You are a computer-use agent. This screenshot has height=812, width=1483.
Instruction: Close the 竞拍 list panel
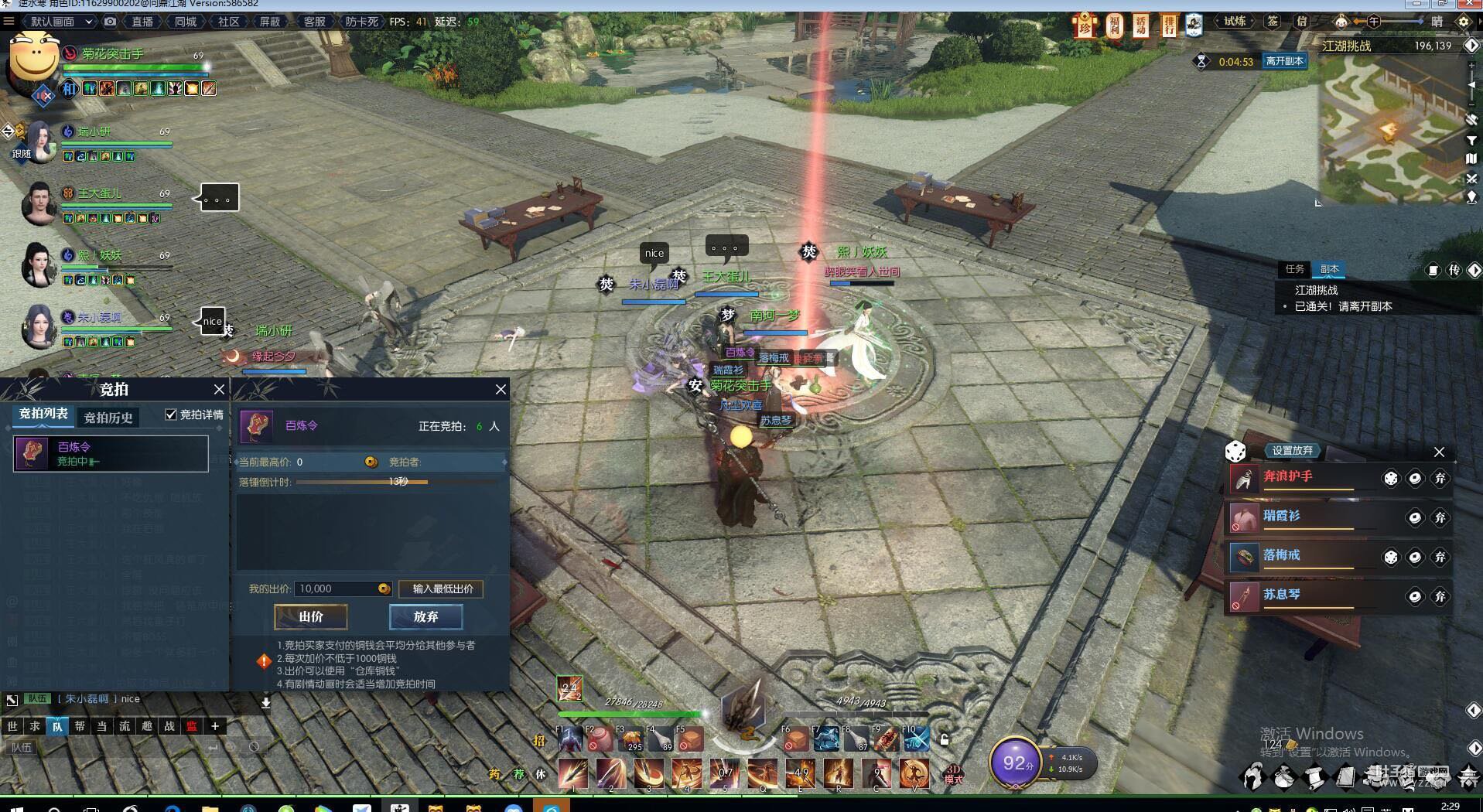[219, 389]
